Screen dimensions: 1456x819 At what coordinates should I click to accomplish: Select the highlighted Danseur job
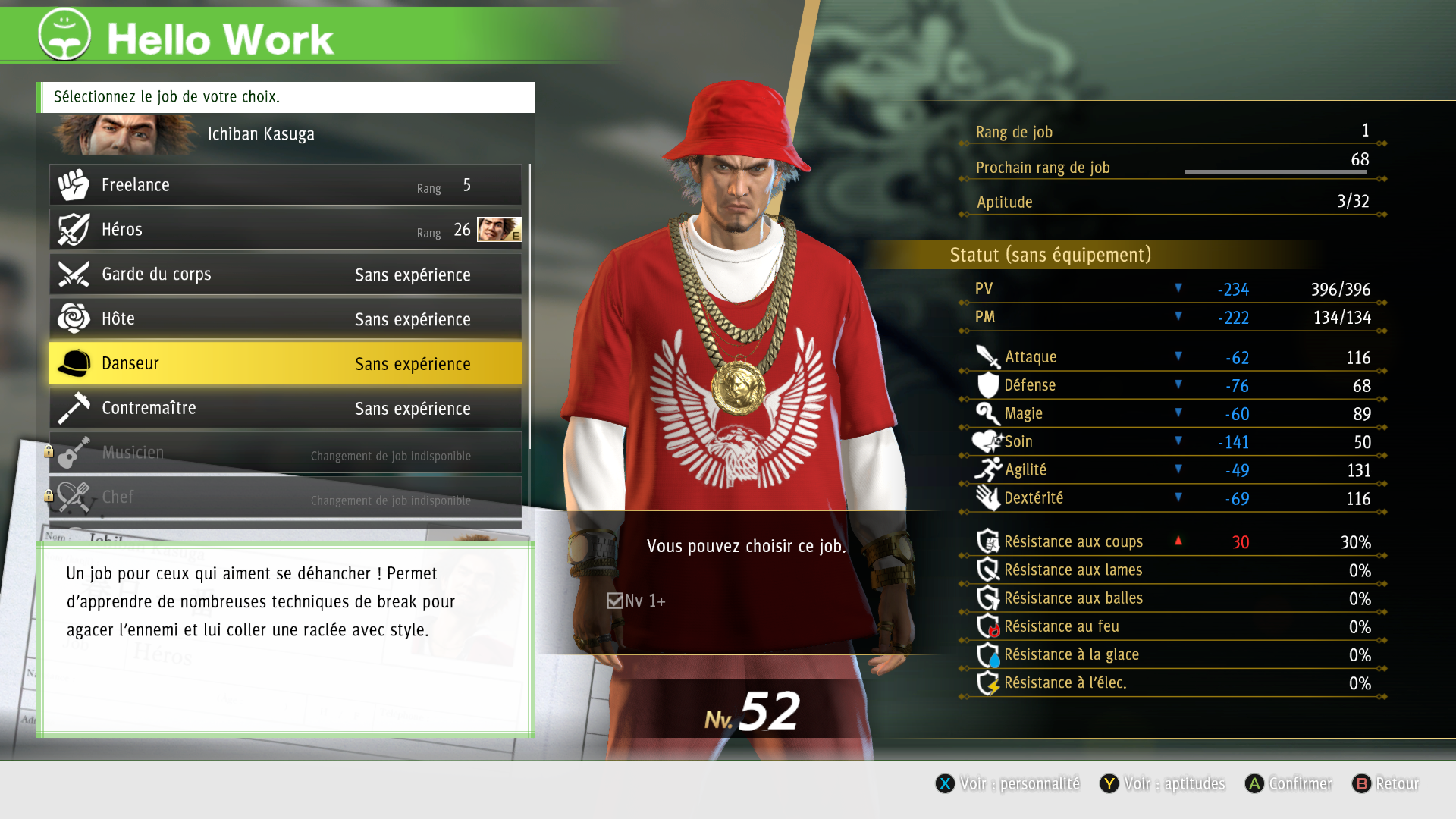click(285, 364)
